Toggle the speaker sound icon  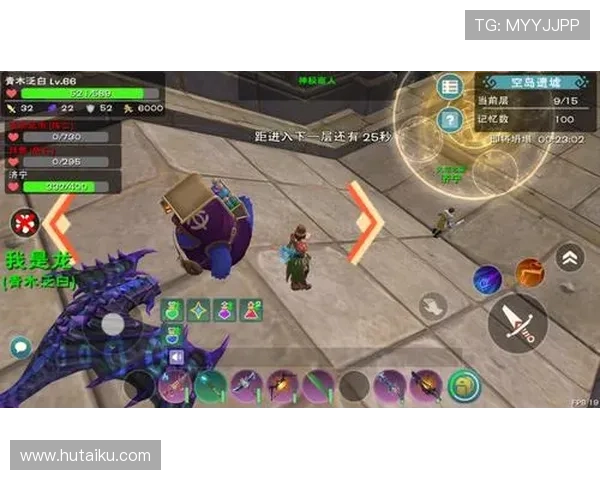click(177, 357)
